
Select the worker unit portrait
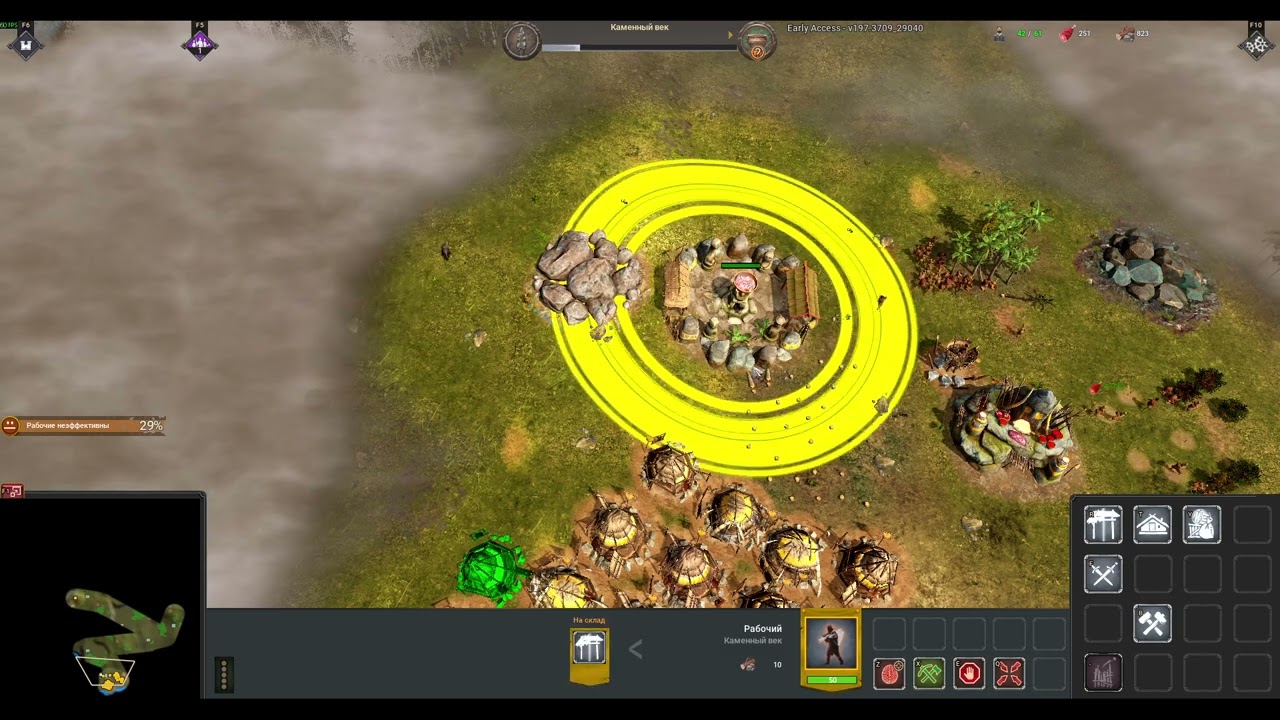pos(831,645)
